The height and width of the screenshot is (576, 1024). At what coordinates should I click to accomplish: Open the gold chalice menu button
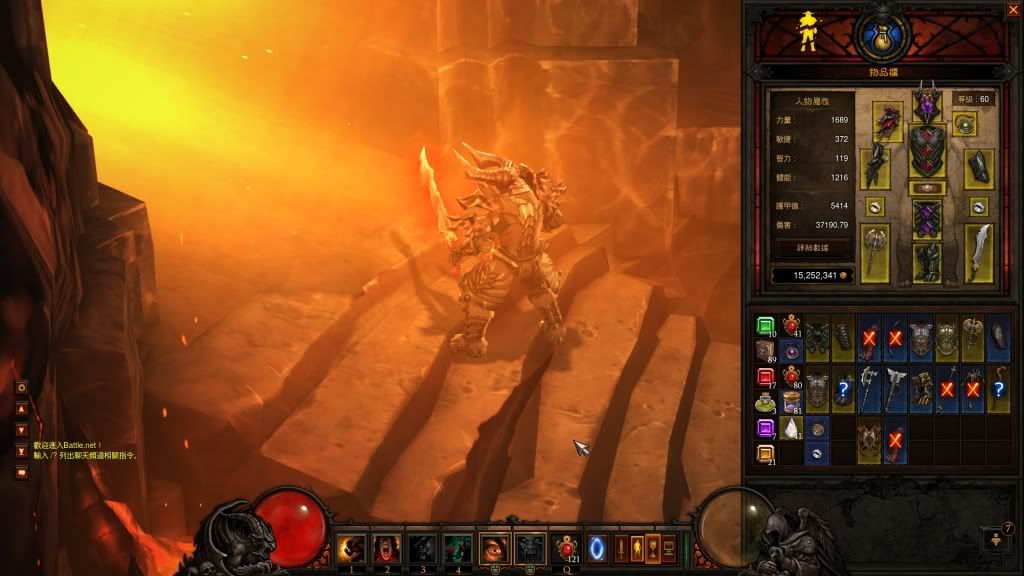click(653, 547)
